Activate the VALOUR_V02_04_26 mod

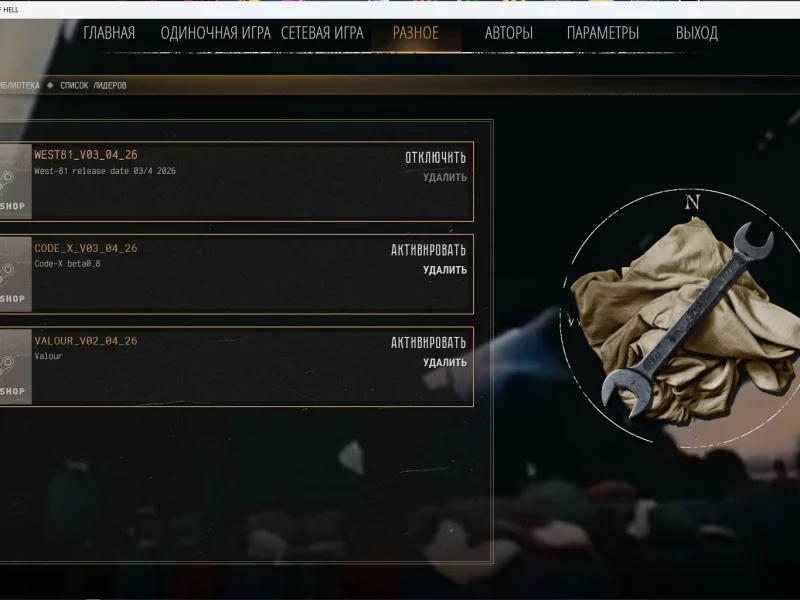tap(428, 343)
